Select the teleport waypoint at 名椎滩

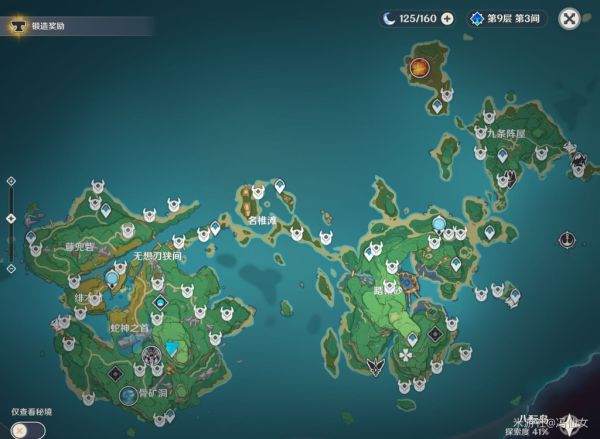pos(280,186)
